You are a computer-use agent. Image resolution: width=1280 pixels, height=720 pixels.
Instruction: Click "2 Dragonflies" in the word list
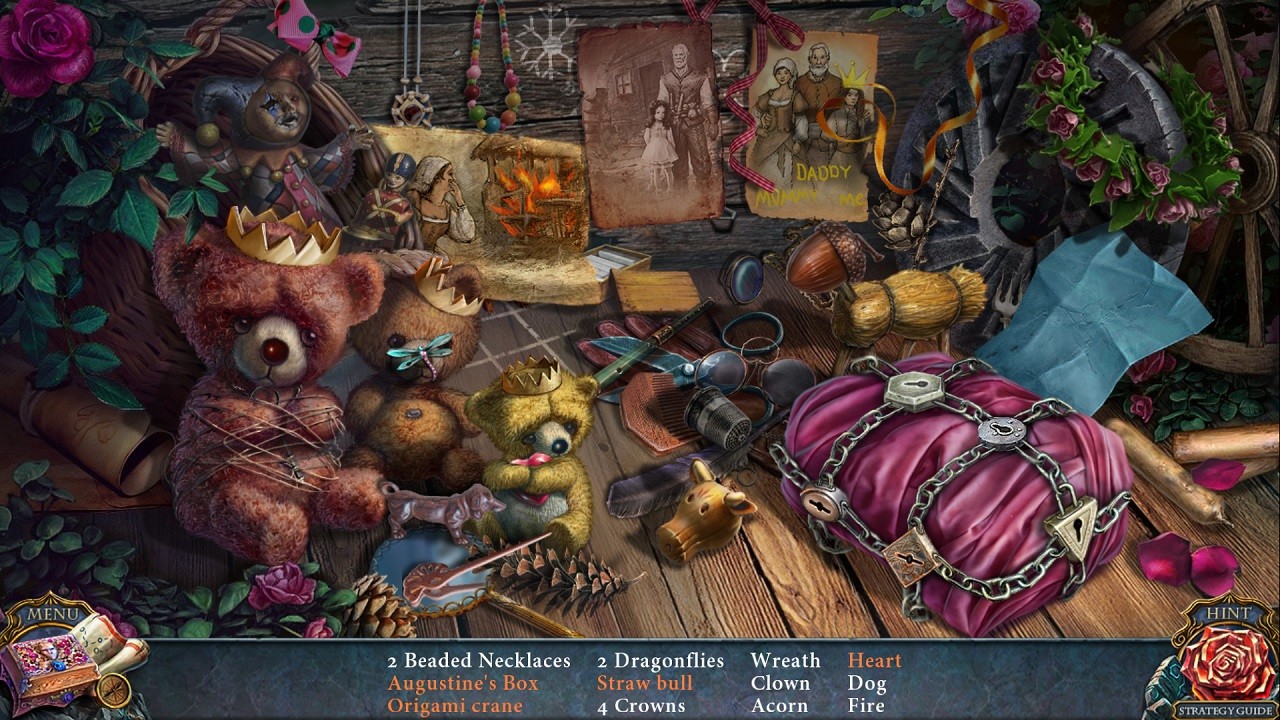[661, 660]
